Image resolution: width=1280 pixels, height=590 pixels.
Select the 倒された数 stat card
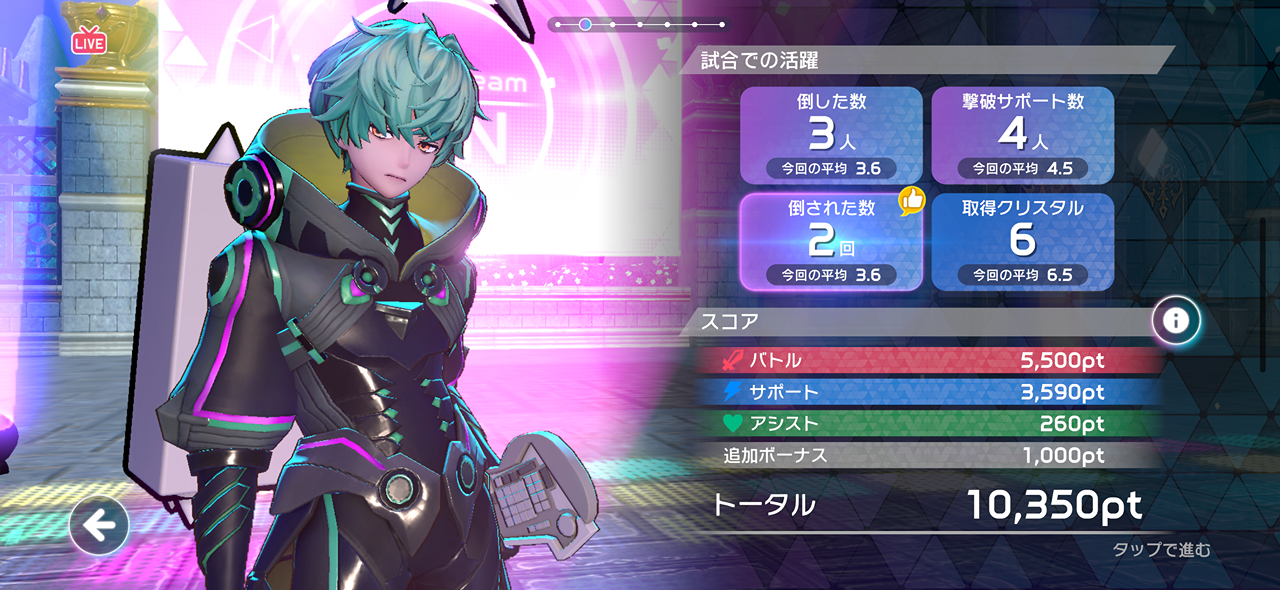[x=830, y=241]
